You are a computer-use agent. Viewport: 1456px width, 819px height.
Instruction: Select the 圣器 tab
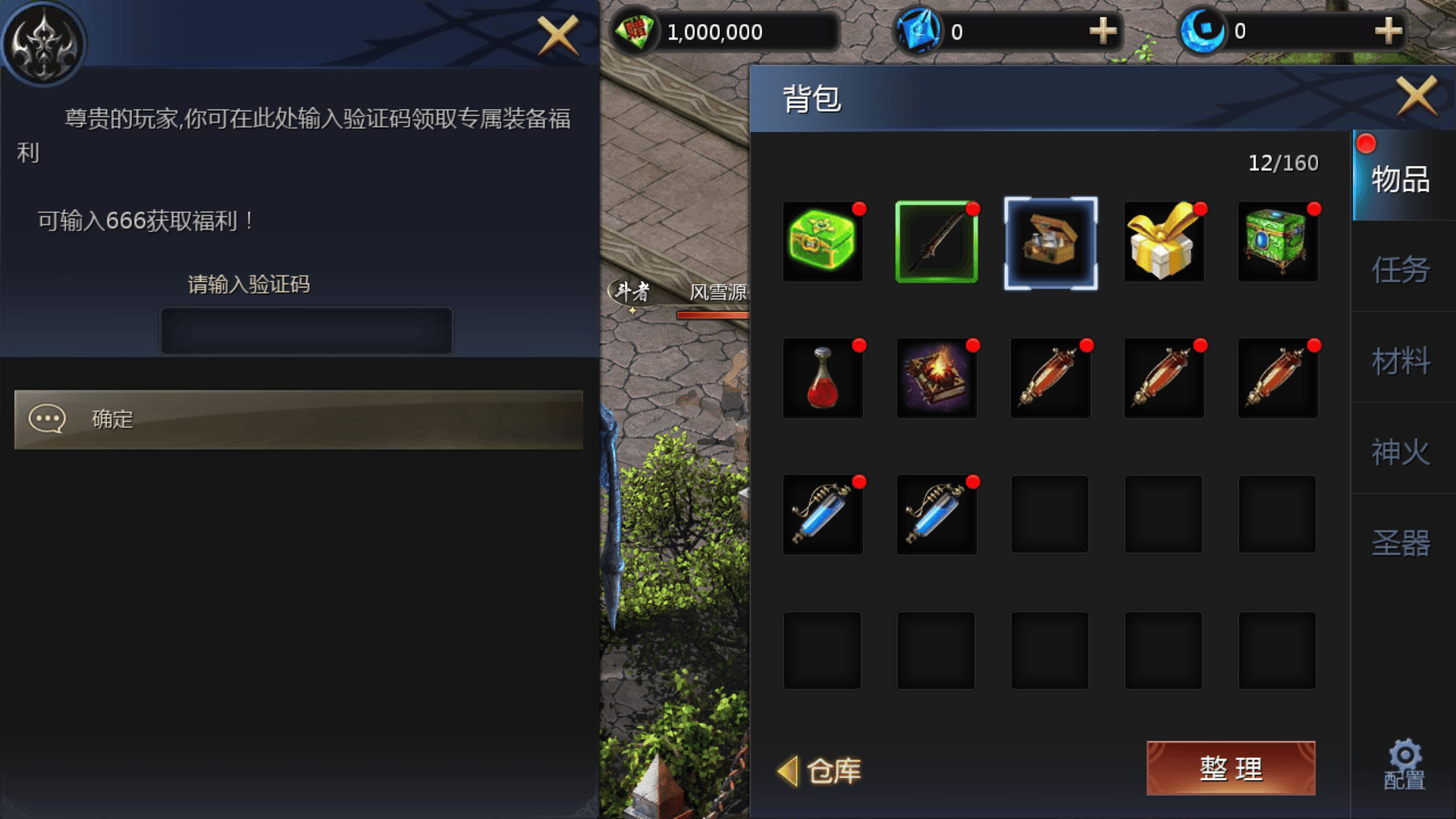(1400, 543)
